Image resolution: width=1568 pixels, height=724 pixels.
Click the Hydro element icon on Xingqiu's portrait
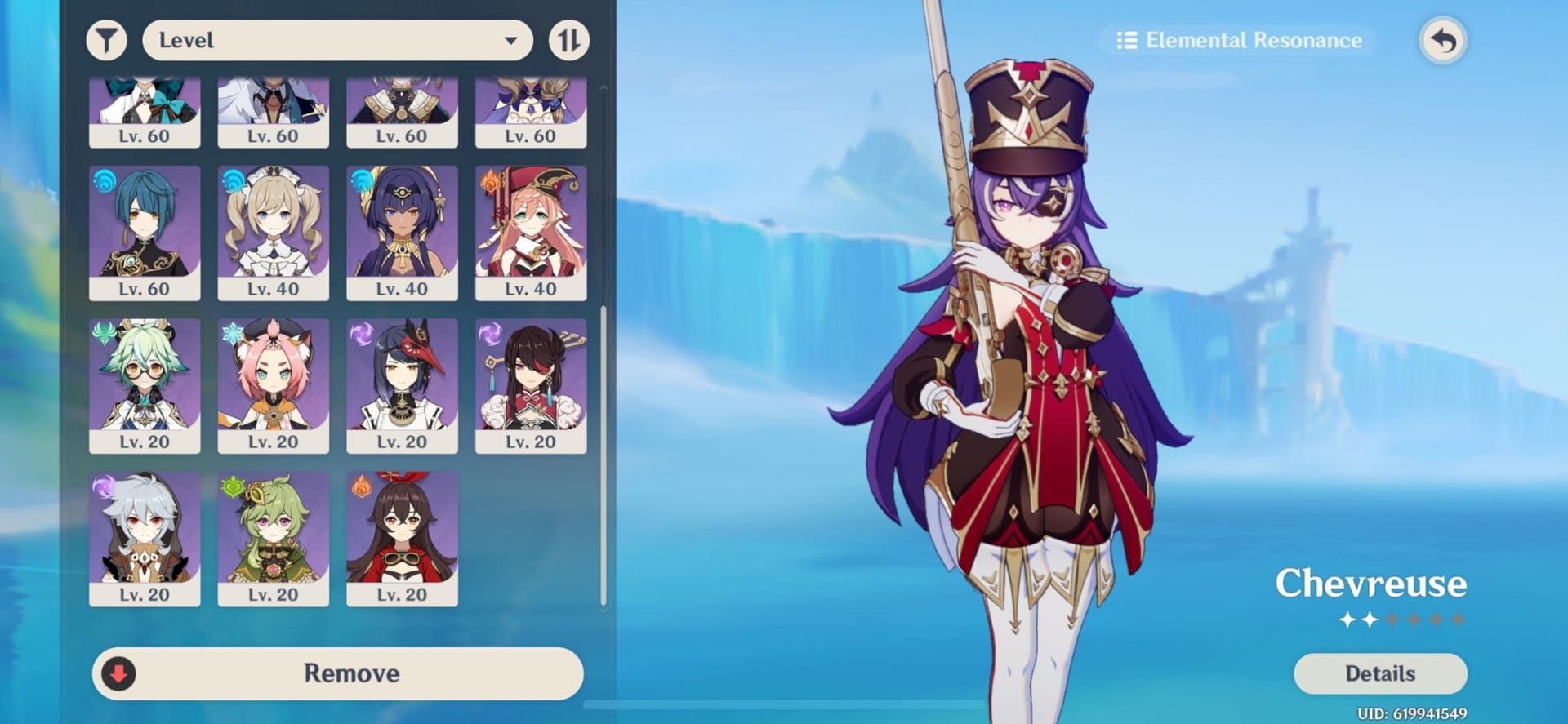click(104, 183)
